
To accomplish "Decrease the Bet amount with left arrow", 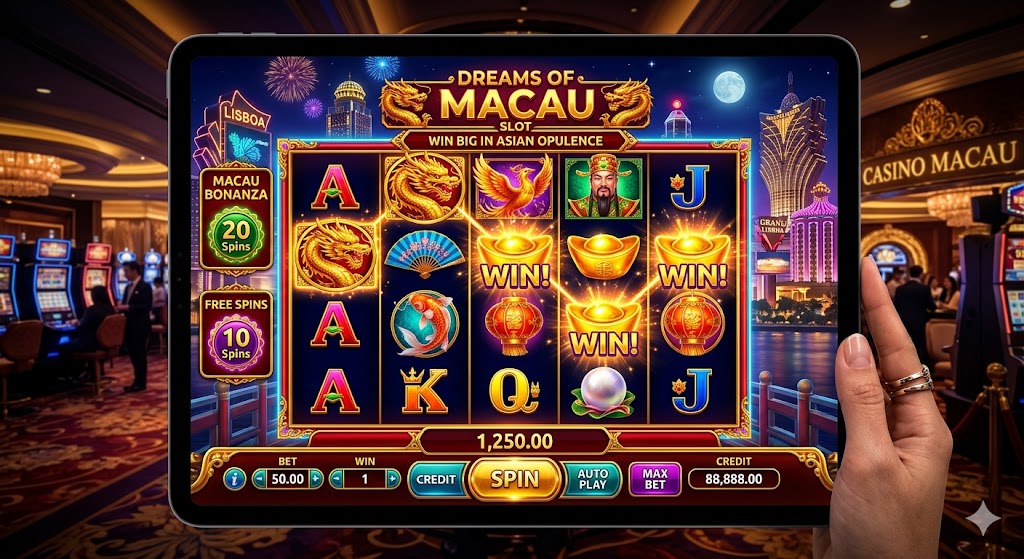I will [x=260, y=479].
